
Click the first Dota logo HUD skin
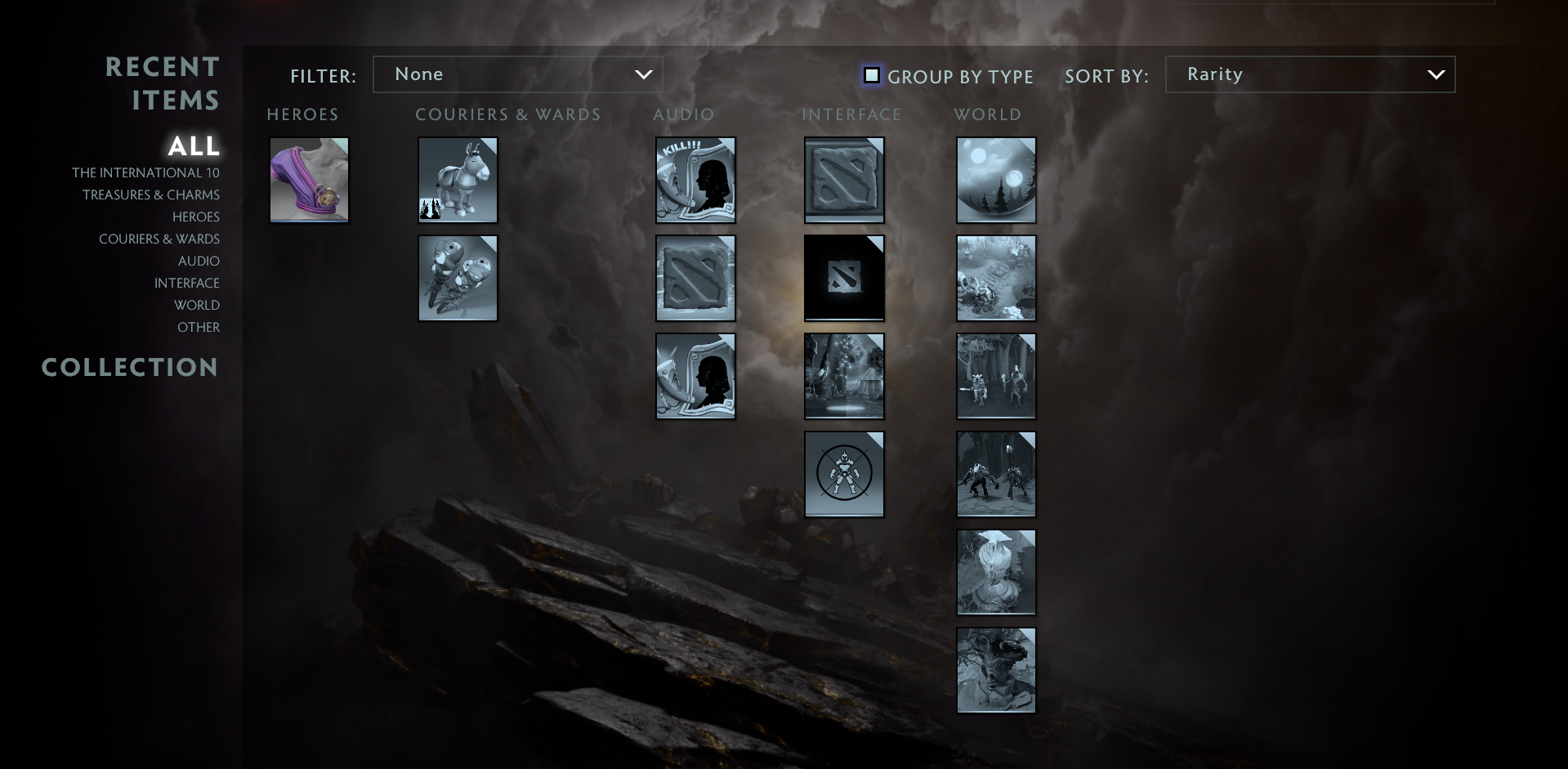click(x=844, y=180)
